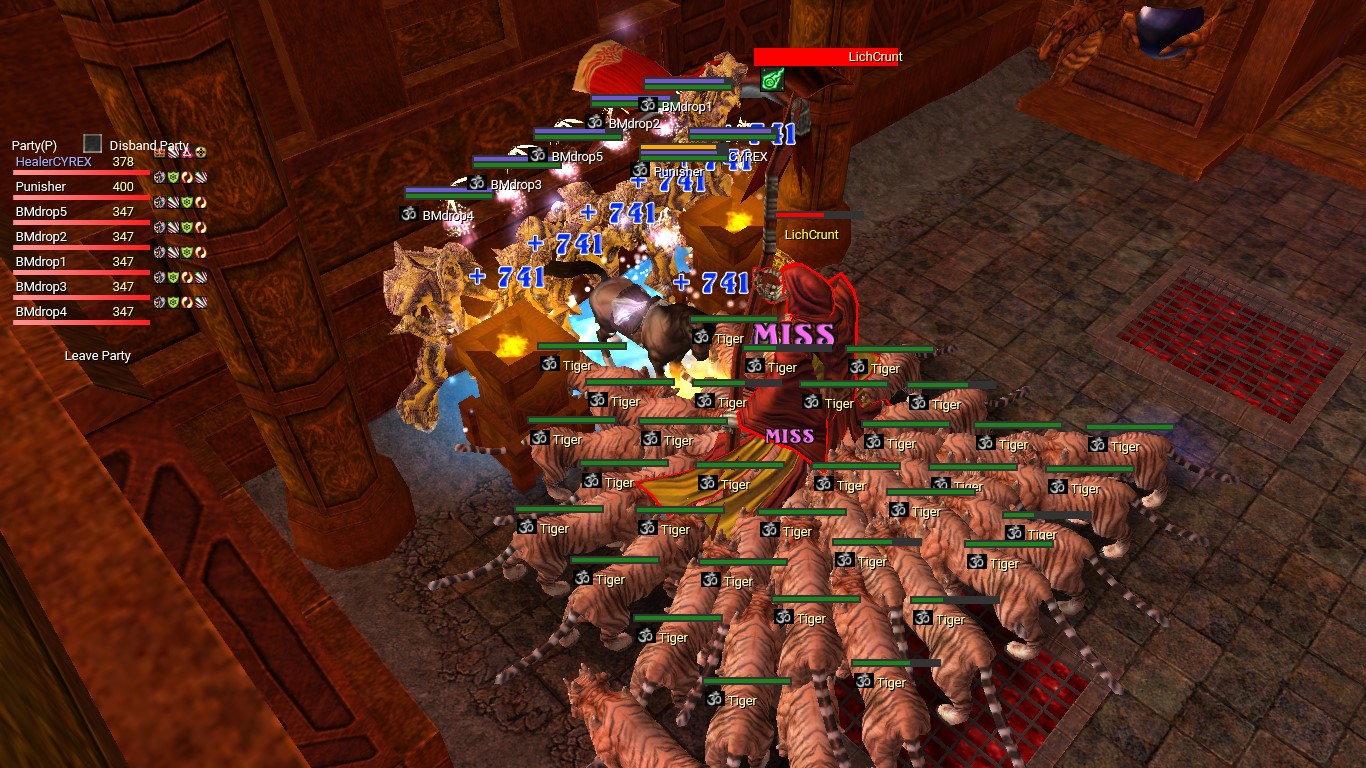Target BMdrop1 from the party list
This screenshot has height=768, width=1366.
41,262
